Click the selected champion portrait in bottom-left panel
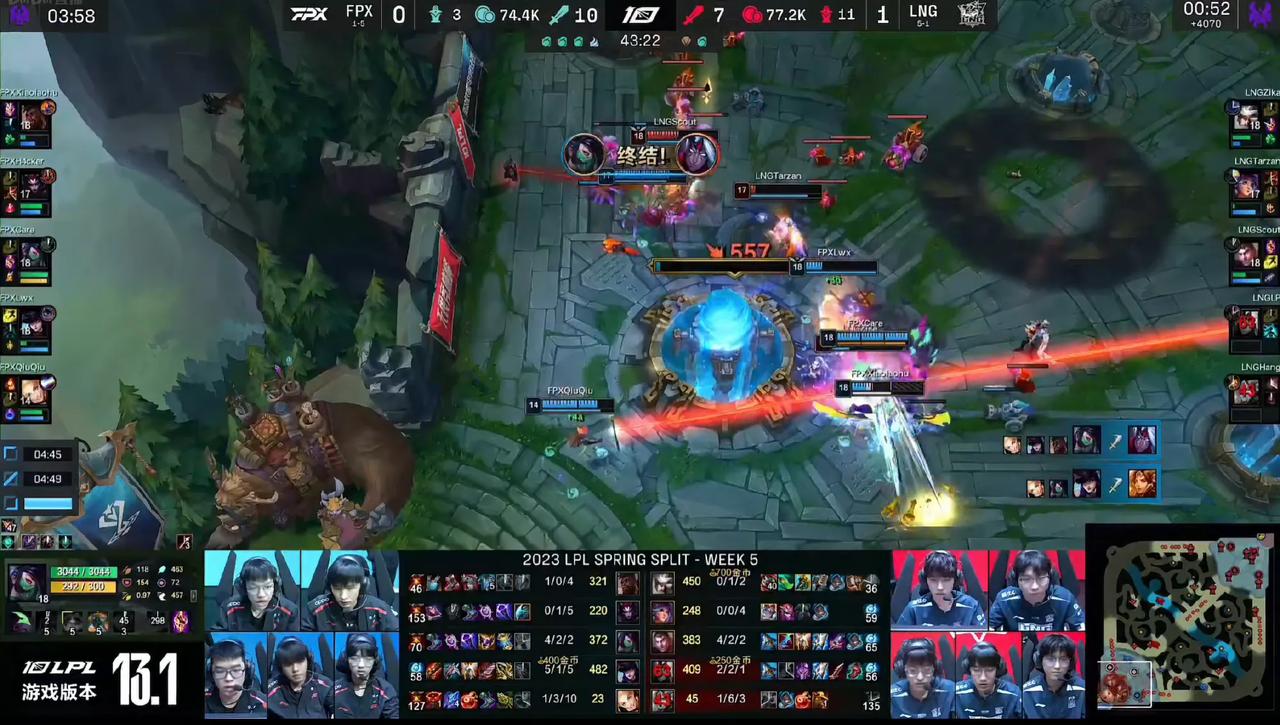 27,581
